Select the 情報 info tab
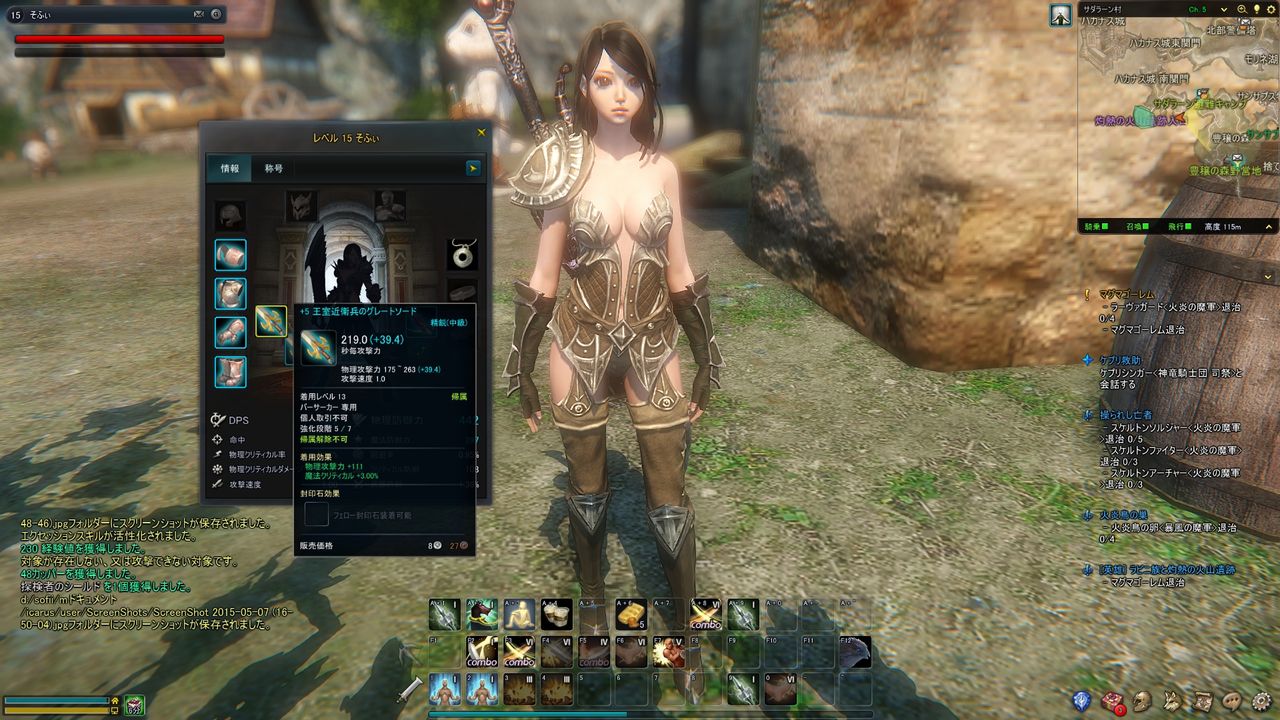Screen dimensions: 1280x720 (229, 168)
